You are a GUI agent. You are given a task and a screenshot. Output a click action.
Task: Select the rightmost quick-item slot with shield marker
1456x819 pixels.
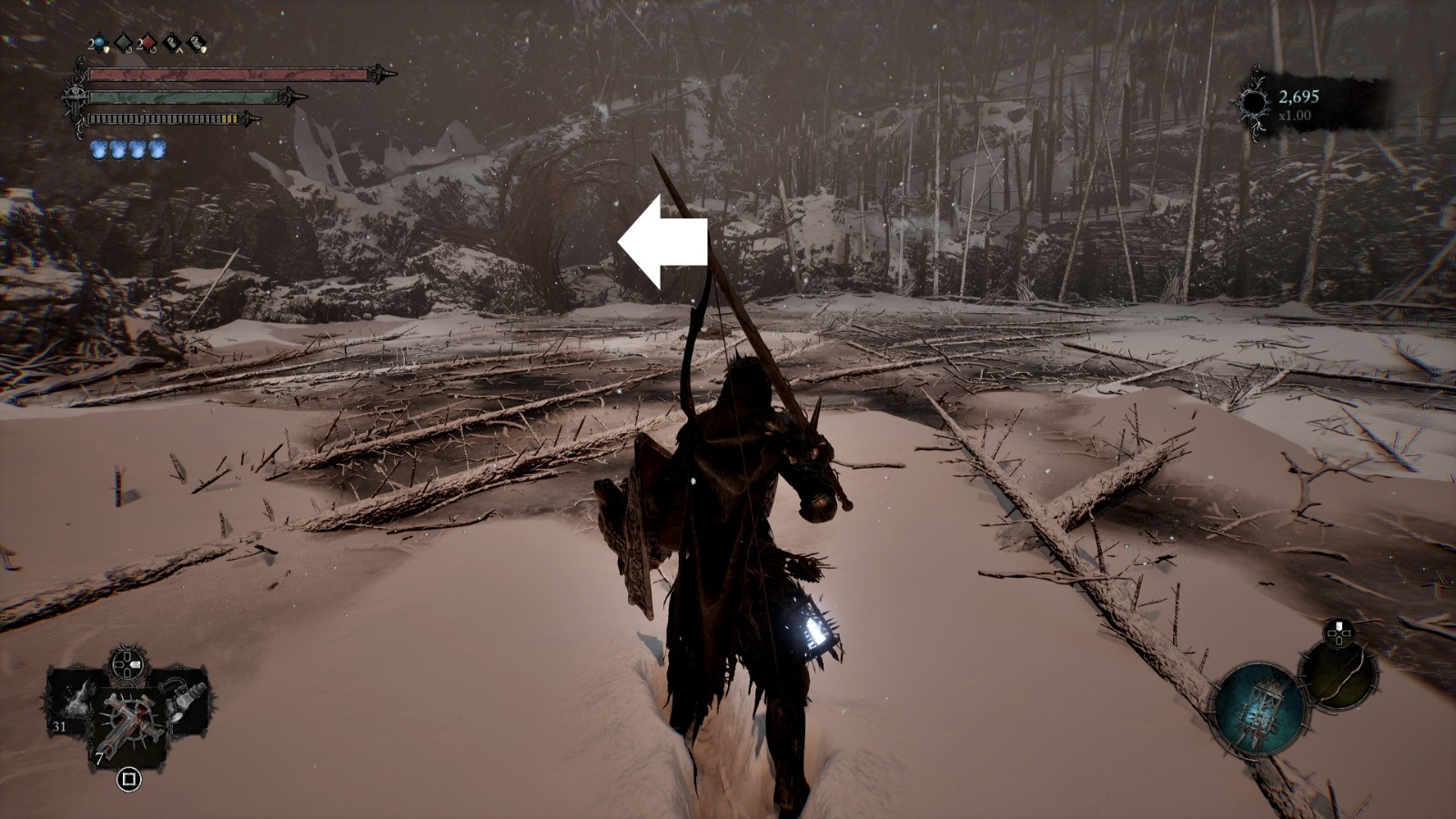[196, 43]
